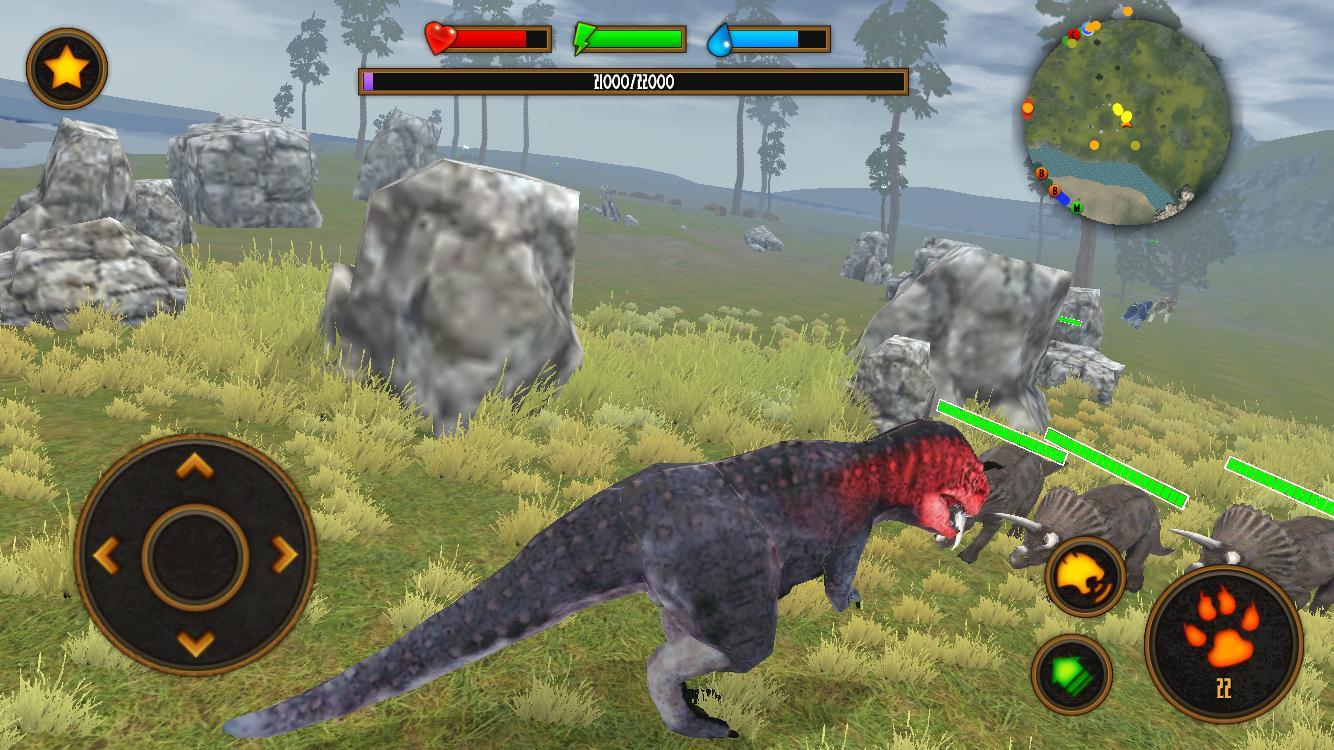Select the green M marker on the minimap
1334x750 pixels.
[1075, 208]
